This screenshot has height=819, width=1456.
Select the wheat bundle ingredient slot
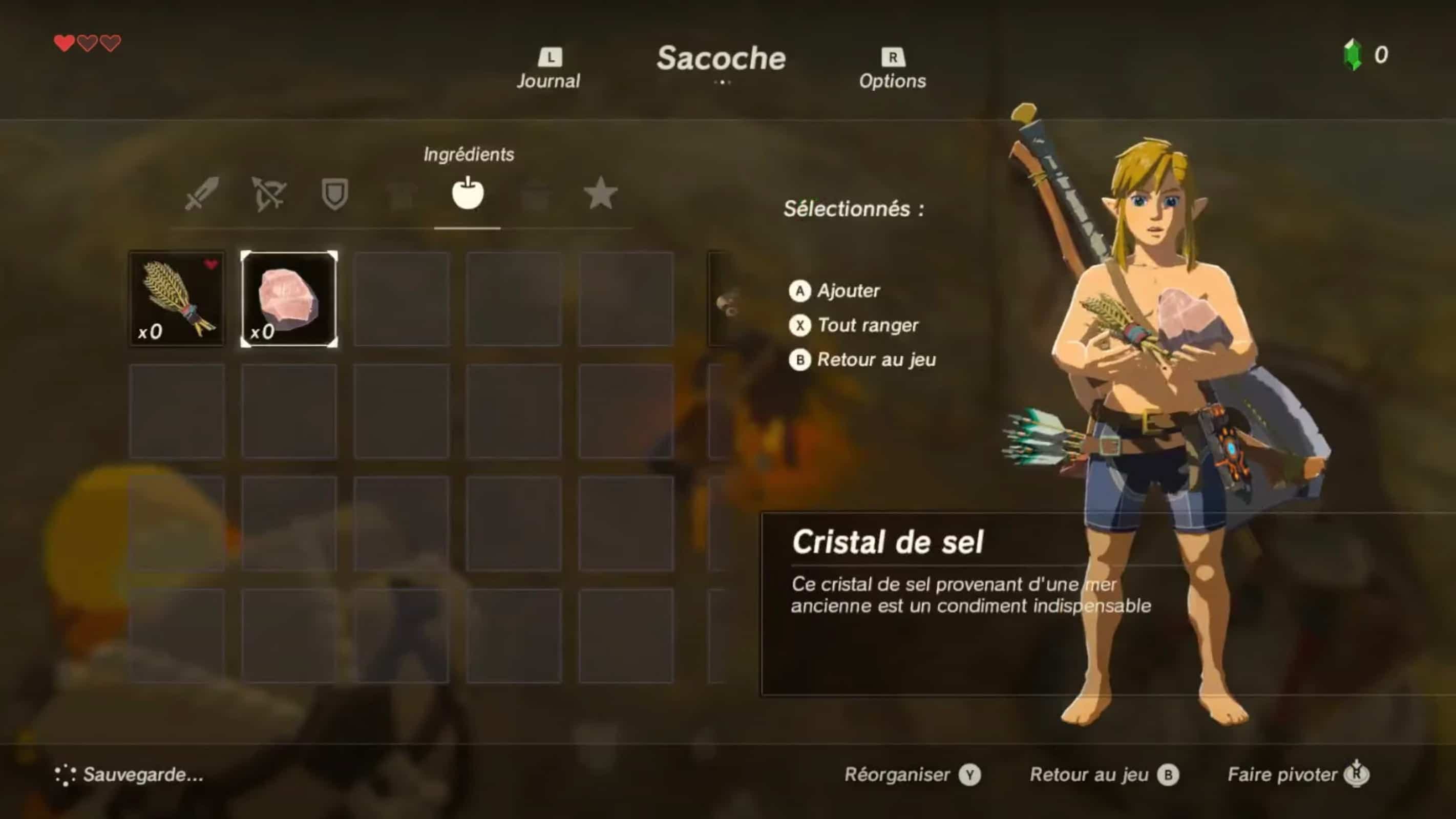coord(177,299)
